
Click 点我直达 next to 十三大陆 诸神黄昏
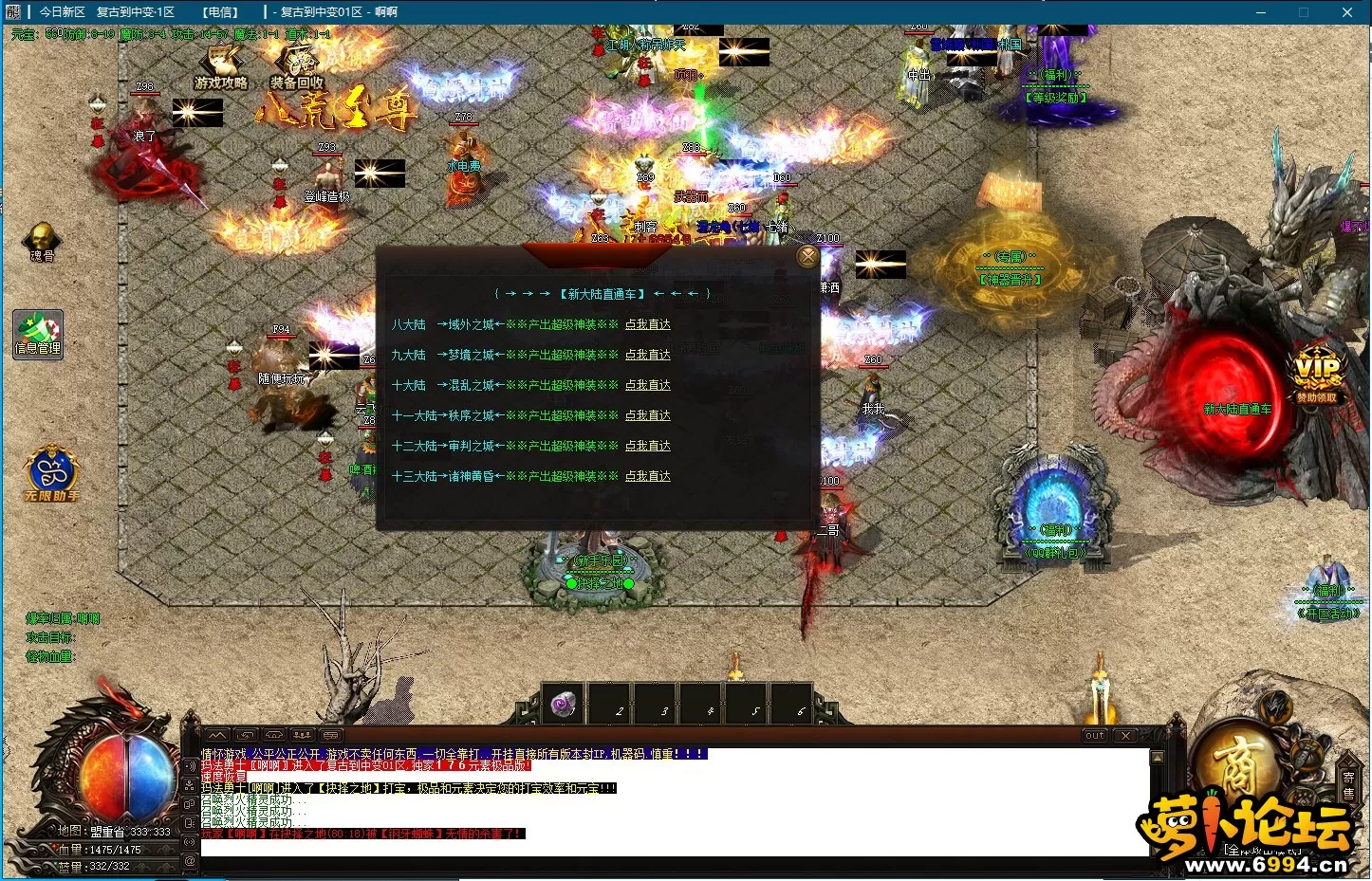[x=648, y=476]
